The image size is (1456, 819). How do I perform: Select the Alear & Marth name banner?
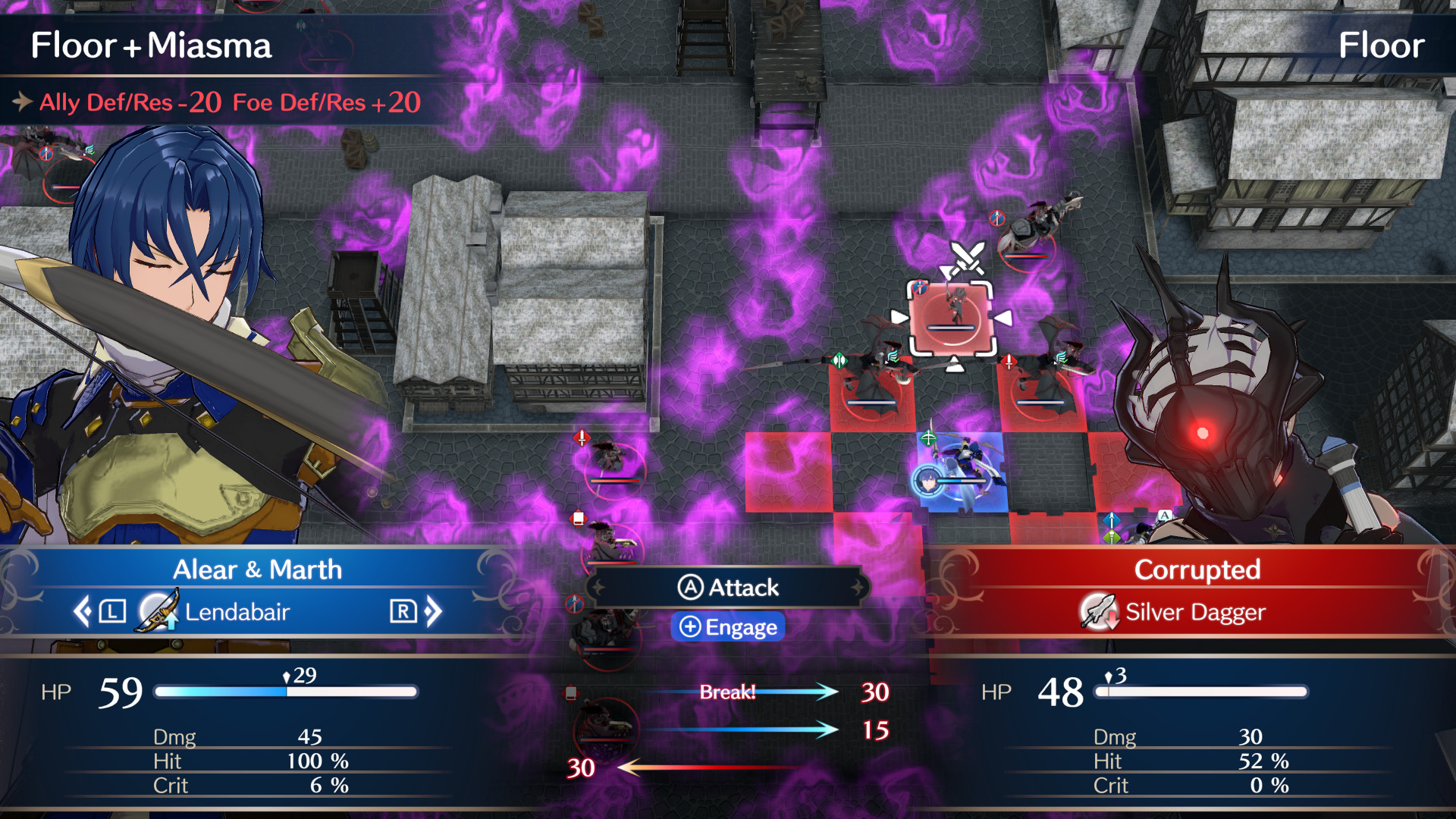259,570
